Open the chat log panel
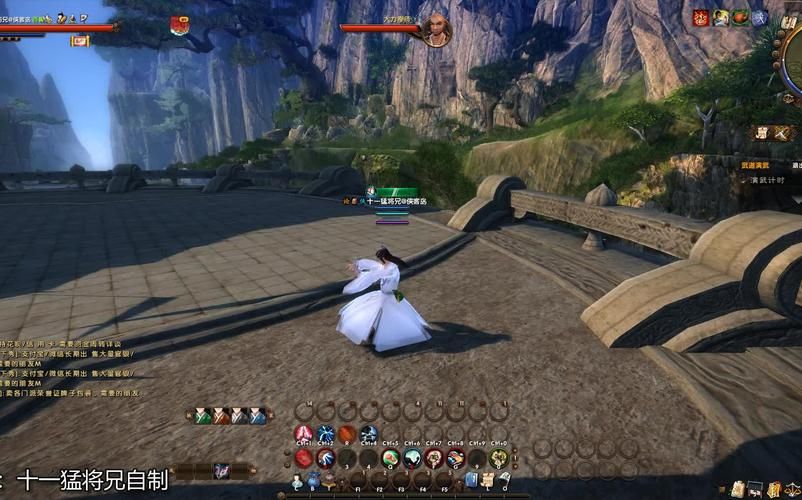Viewport: 802px width, 500px height. (70, 360)
